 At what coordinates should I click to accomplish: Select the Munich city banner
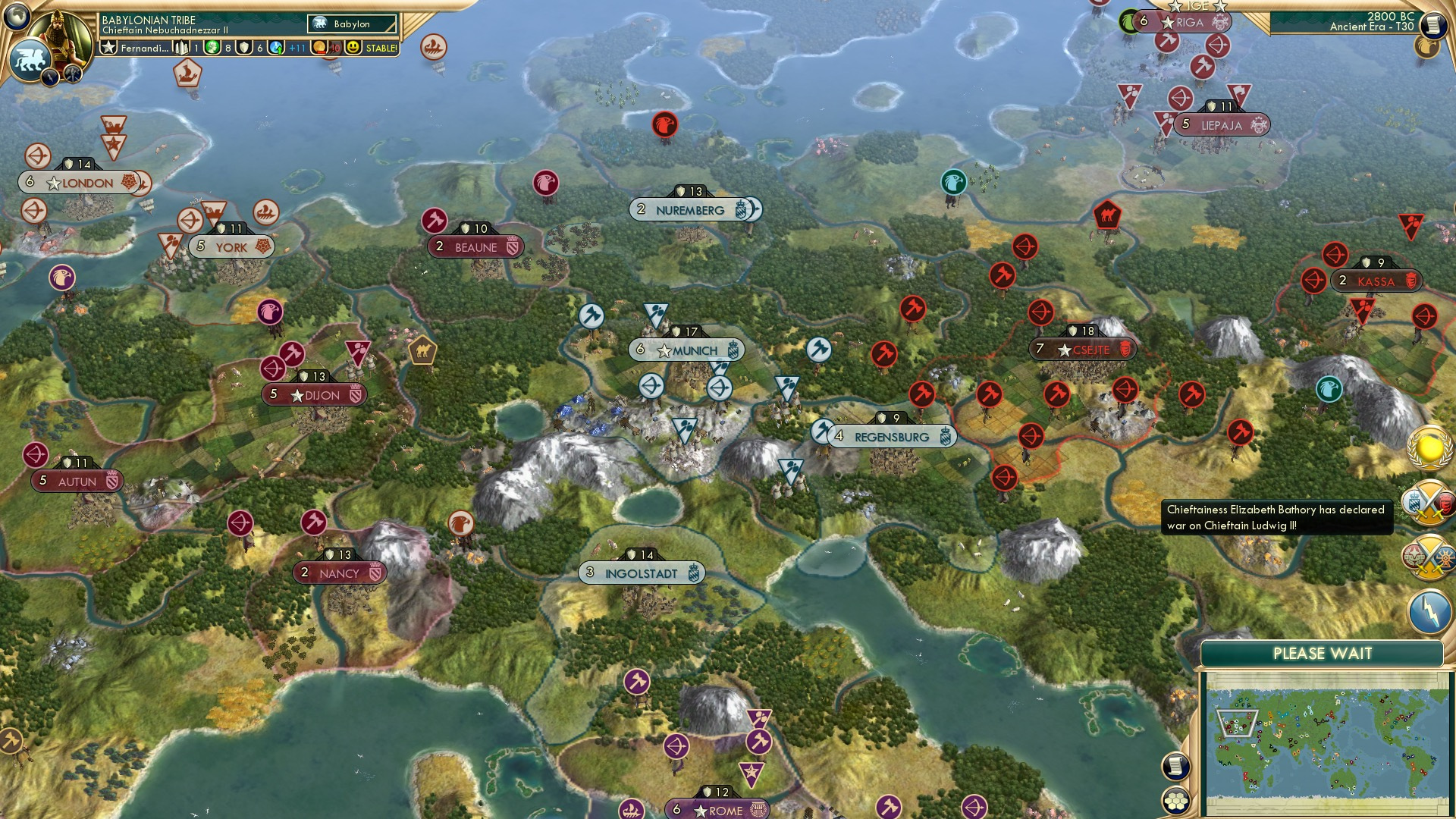click(x=685, y=350)
